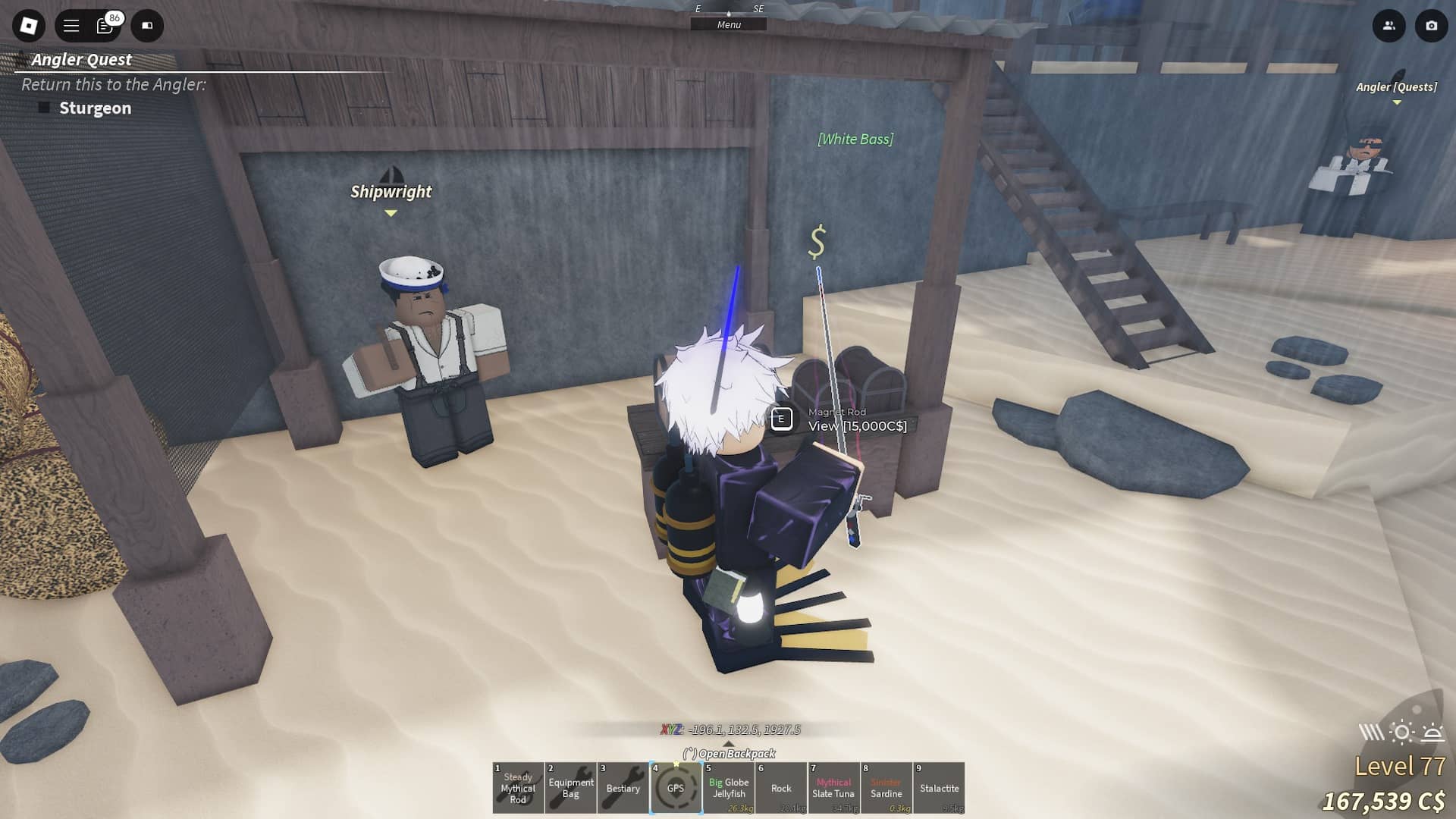Open the Roblox home icon
The image size is (1456, 819).
tap(28, 26)
